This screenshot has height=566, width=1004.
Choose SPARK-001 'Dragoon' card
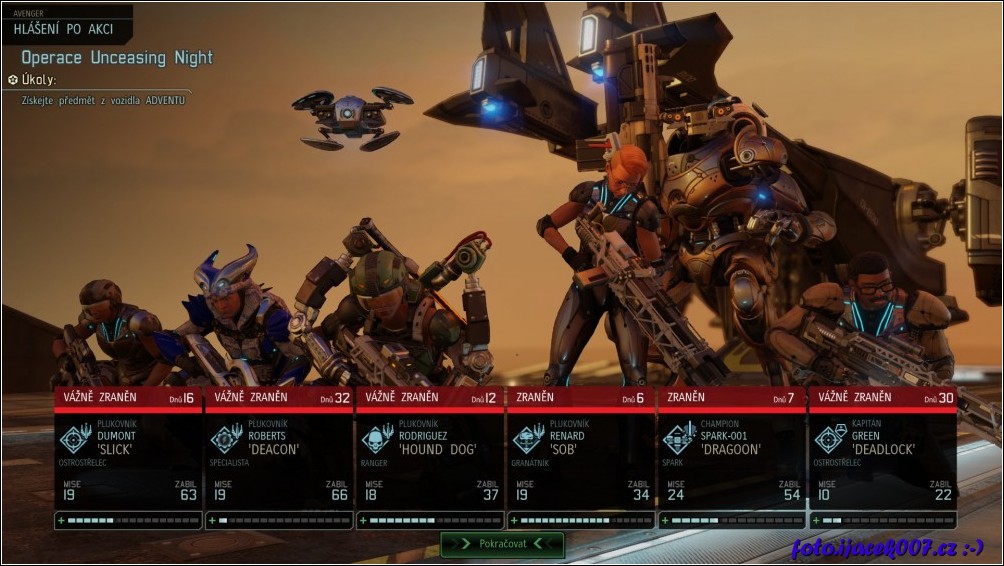pos(732,455)
